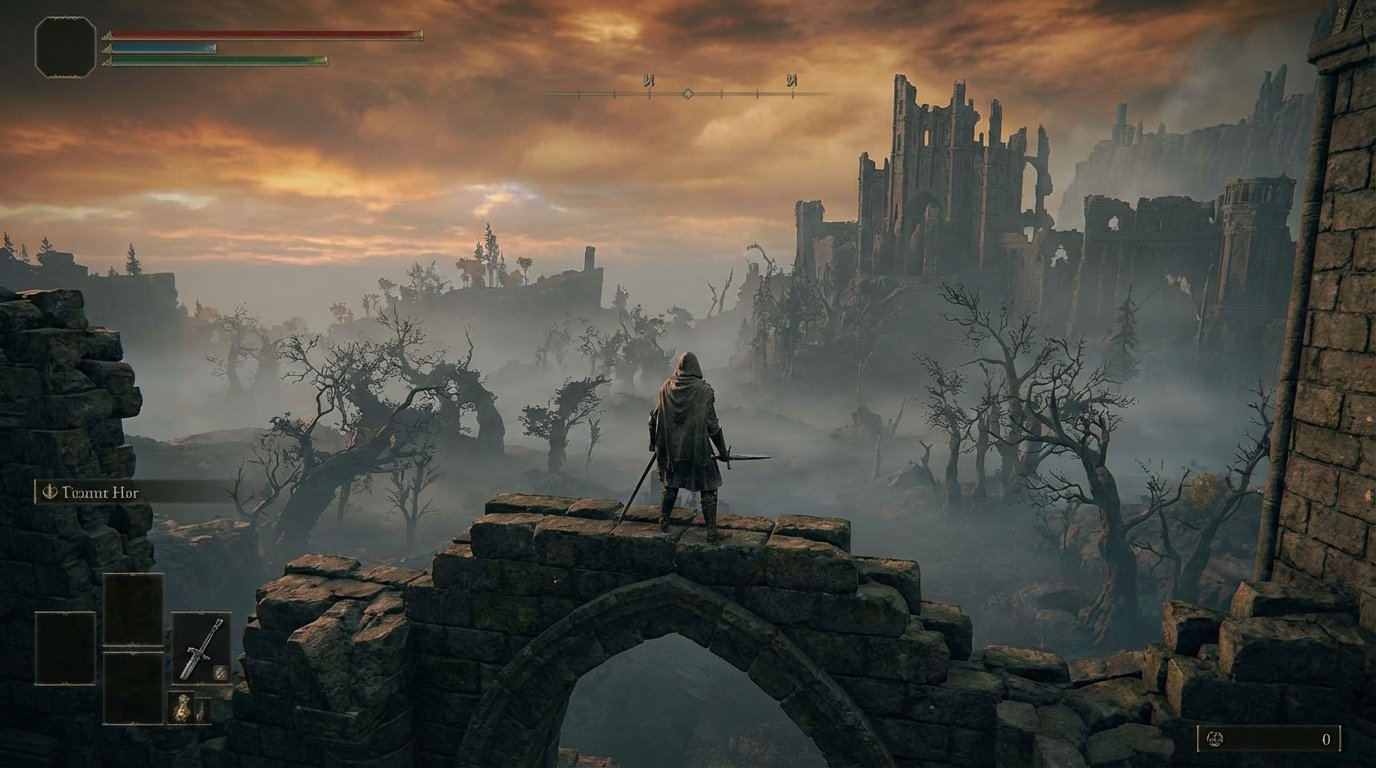Select the right compass waypoint symbol
This screenshot has width=1376, height=768.
(x=792, y=79)
